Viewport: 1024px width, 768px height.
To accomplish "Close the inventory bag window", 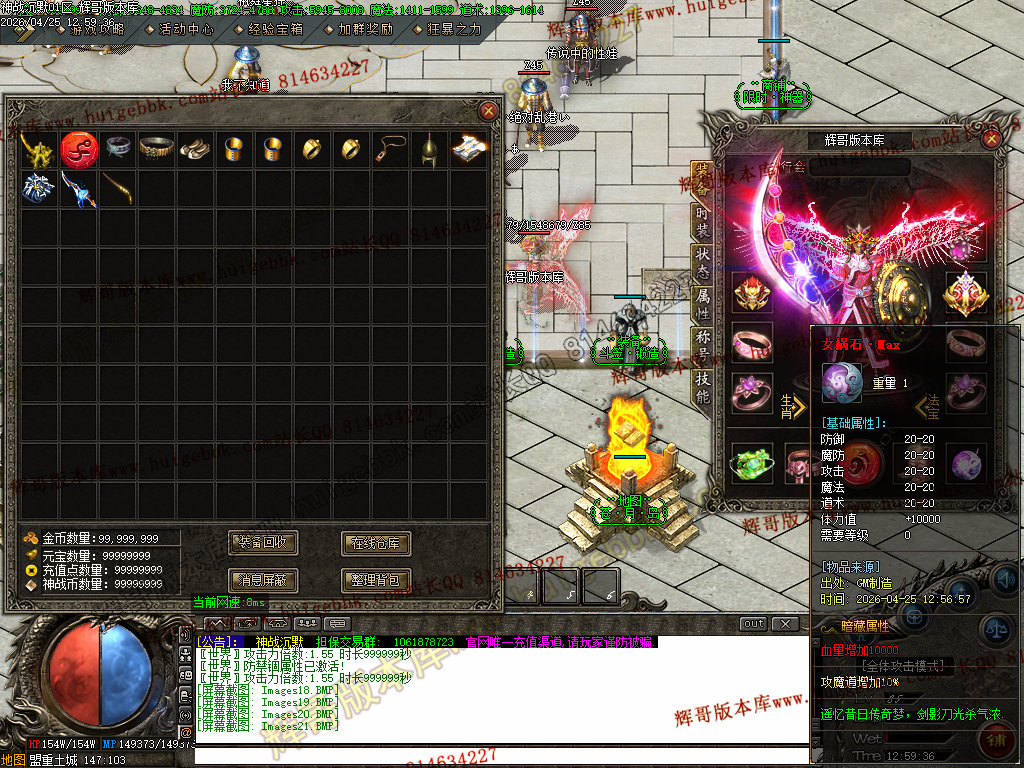I will coord(488,111).
